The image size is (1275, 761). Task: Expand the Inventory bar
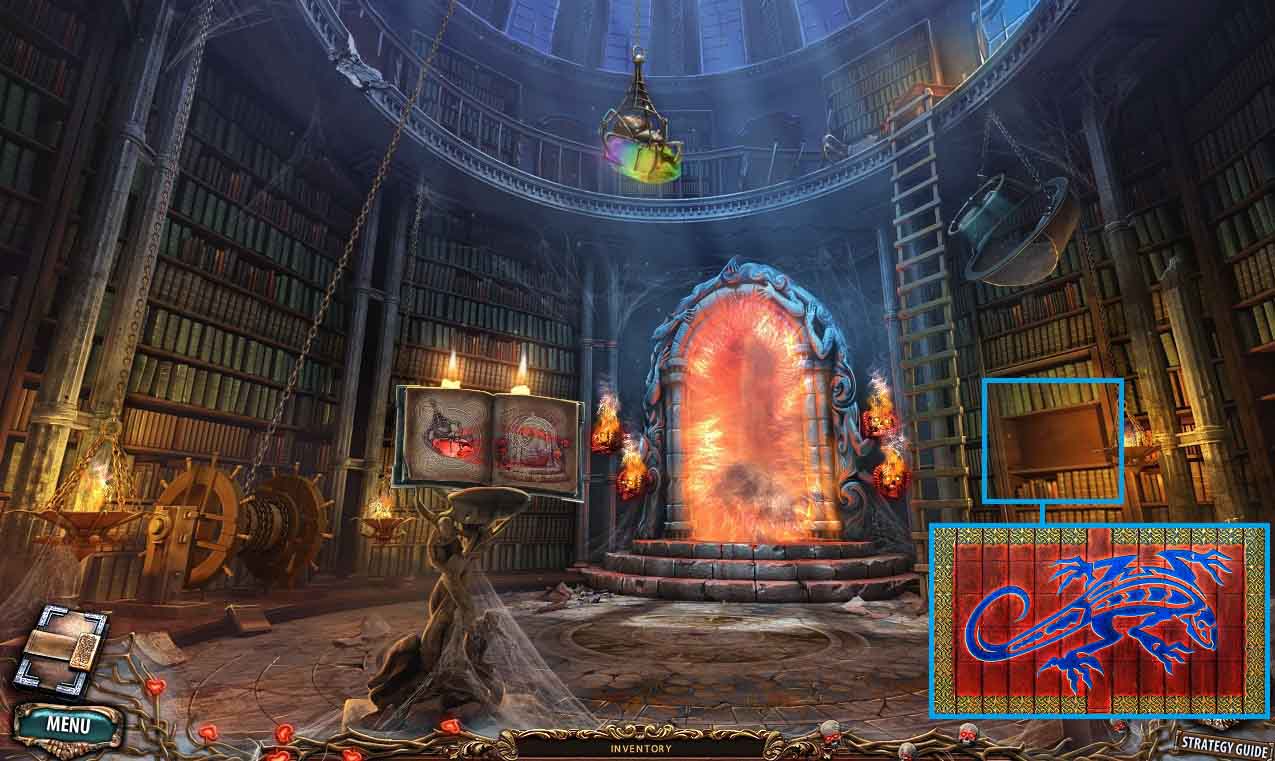pyautogui.click(x=641, y=748)
